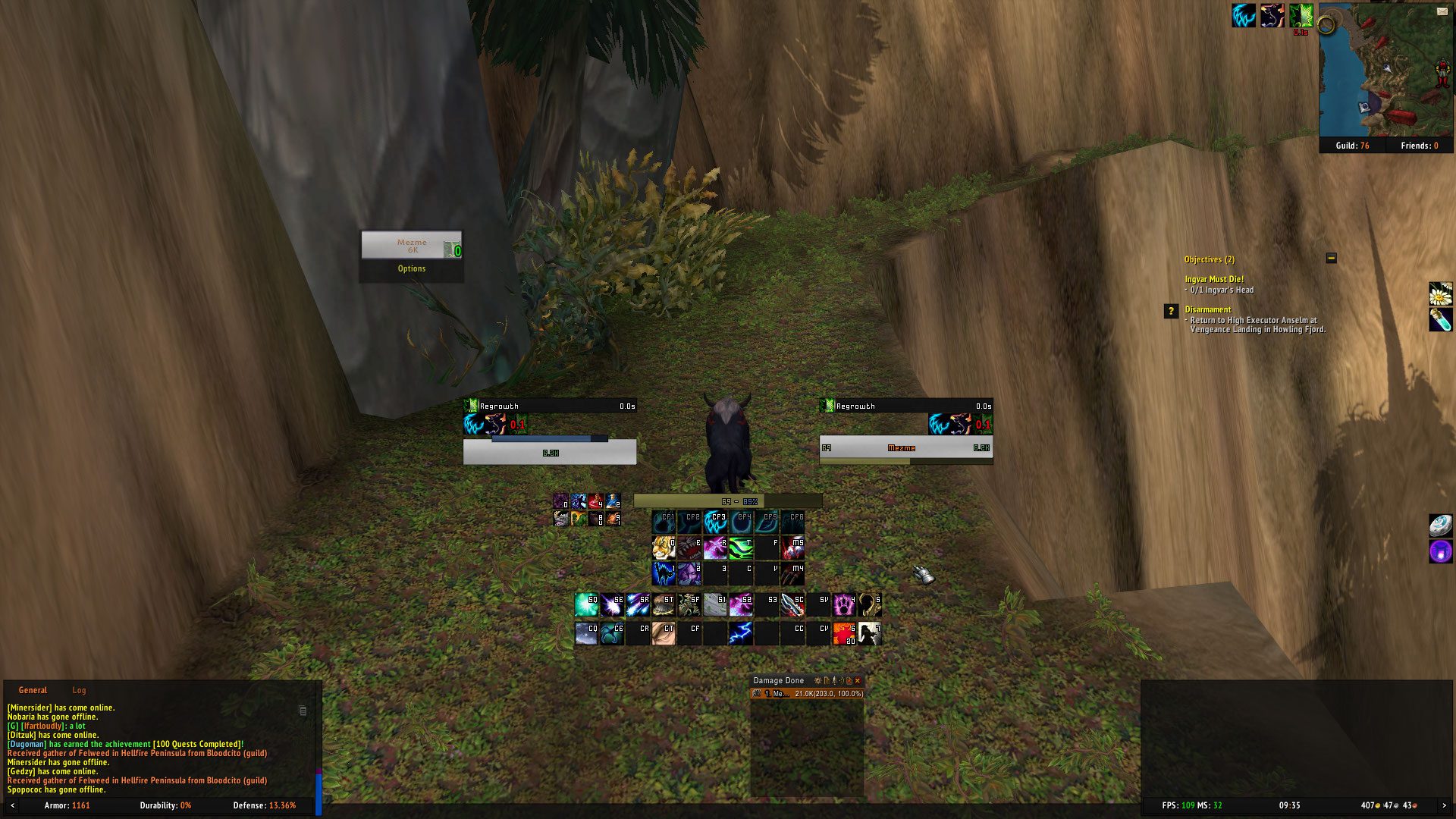Viewport: 1456px width, 819px height.
Task: Open the mail envelope icon on minimap
Action: 1442,11
